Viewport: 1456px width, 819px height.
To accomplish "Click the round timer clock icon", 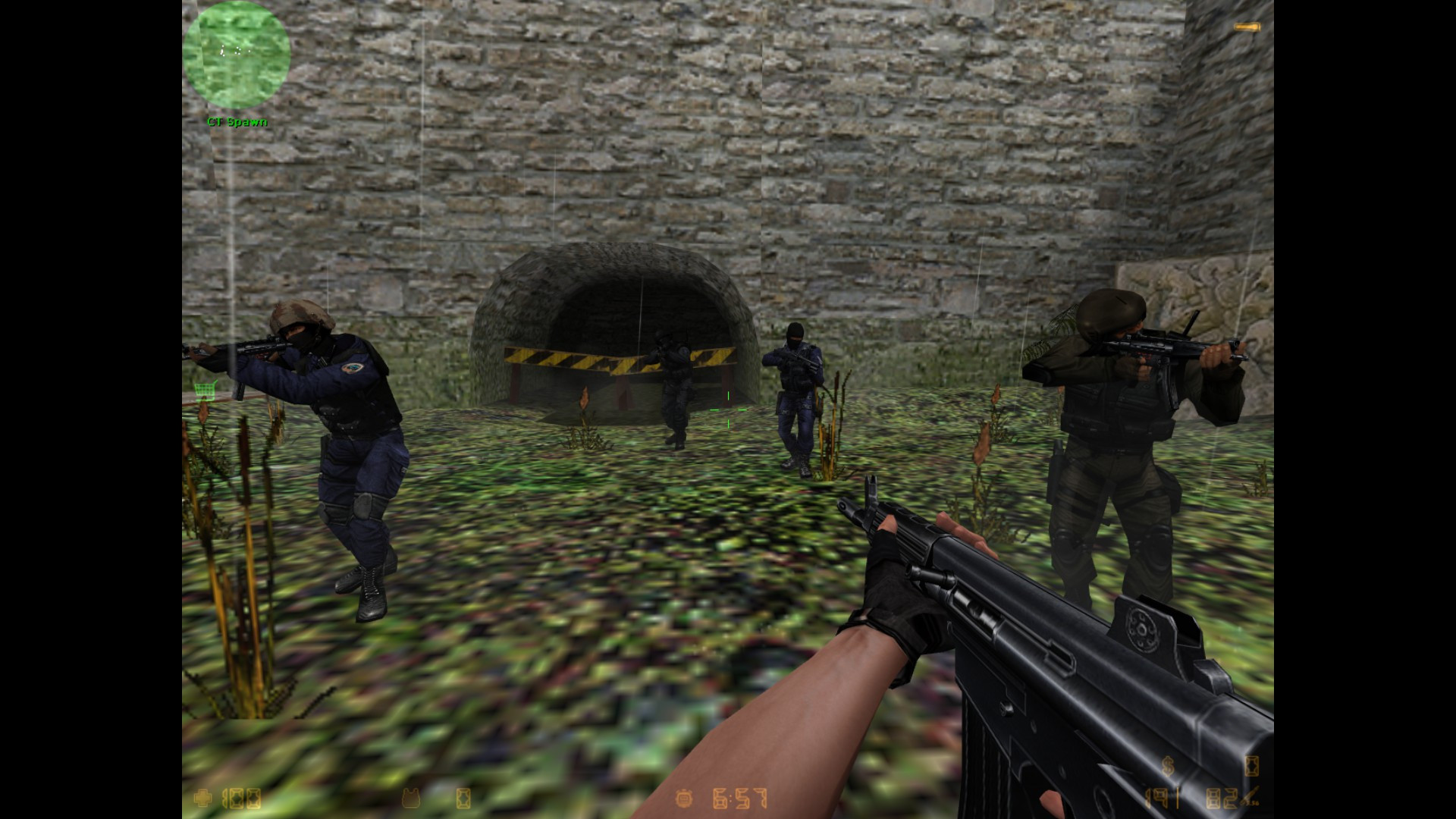I will [x=683, y=796].
